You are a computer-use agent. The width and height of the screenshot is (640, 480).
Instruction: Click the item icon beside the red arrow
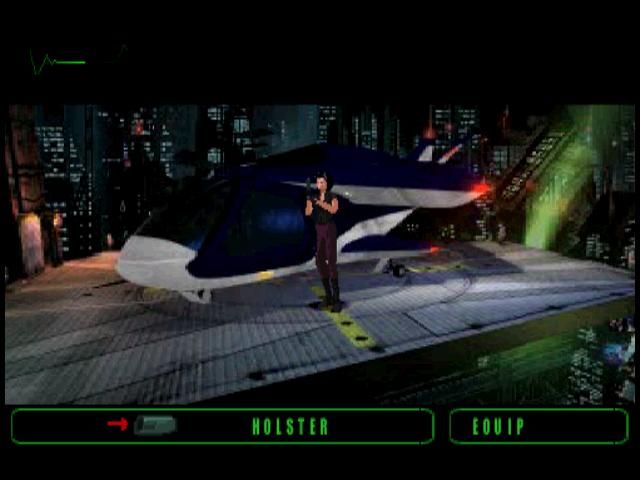tap(156, 426)
